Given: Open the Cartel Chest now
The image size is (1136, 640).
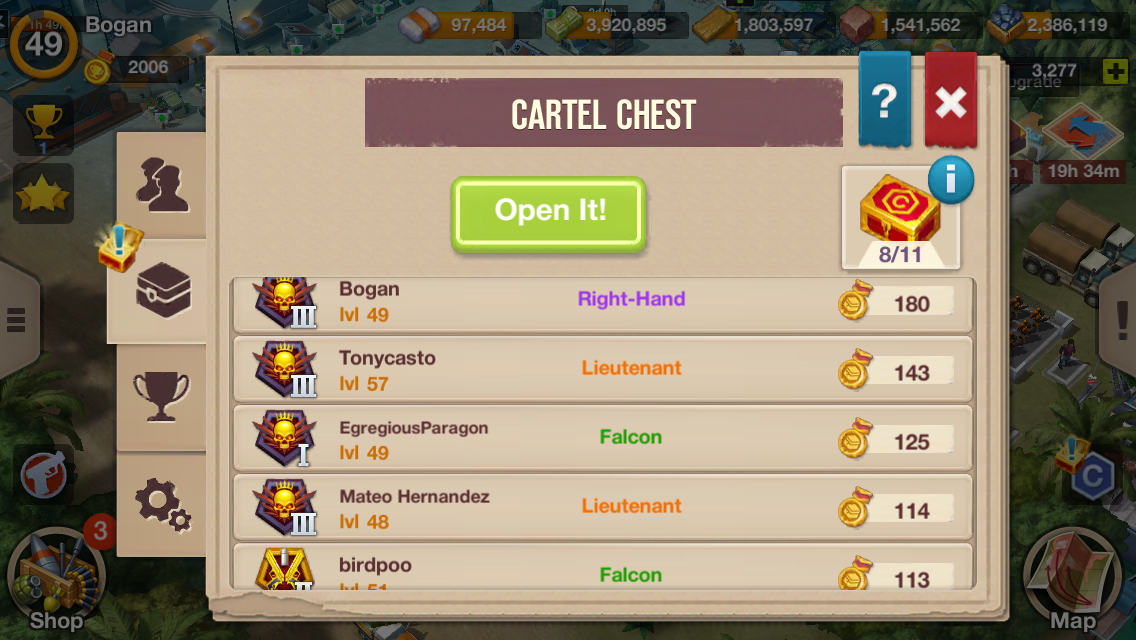Looking at the screenshot, I should click(548, 213).
